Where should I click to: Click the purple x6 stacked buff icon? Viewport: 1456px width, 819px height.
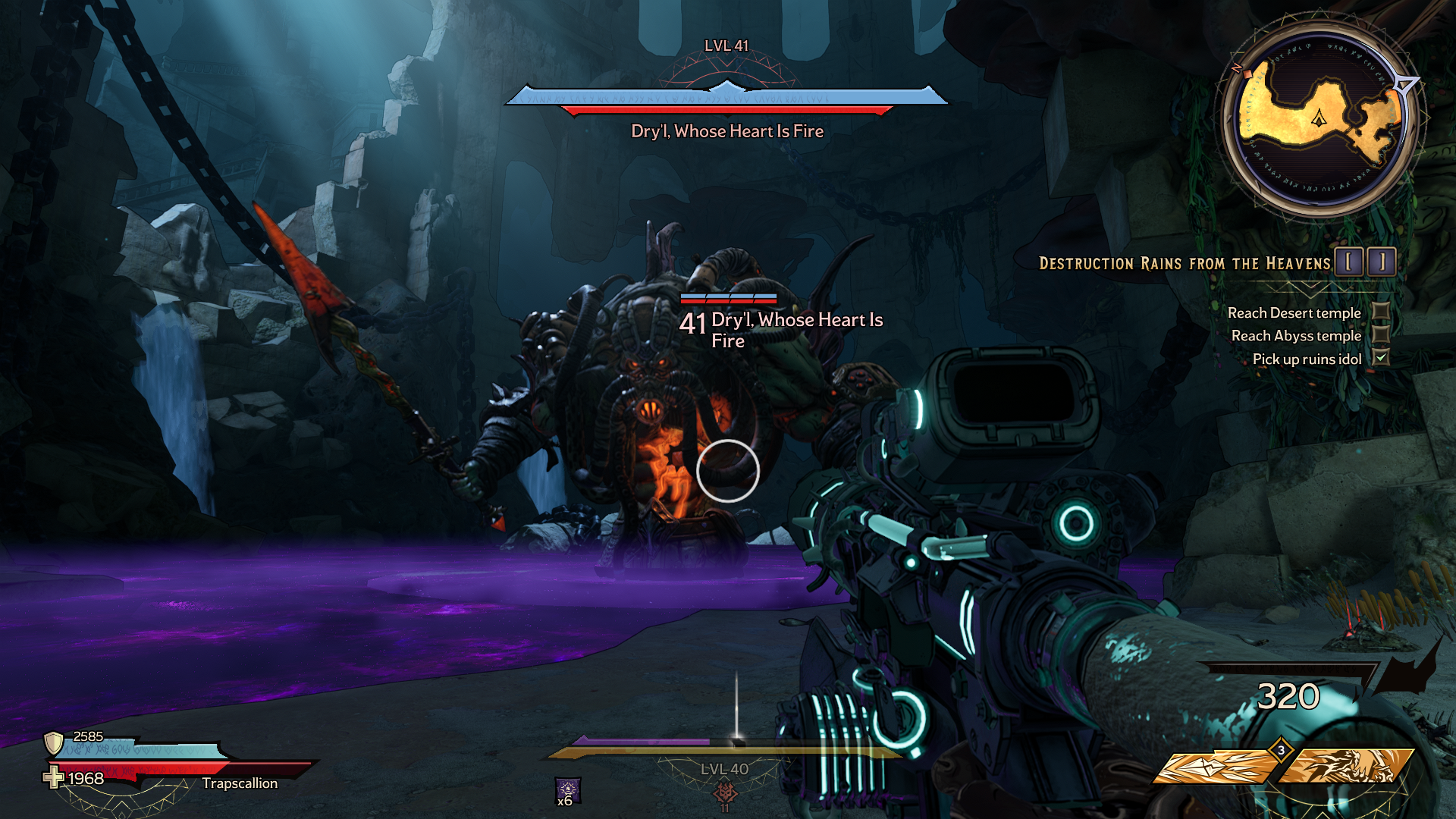(x=567, y=790)
